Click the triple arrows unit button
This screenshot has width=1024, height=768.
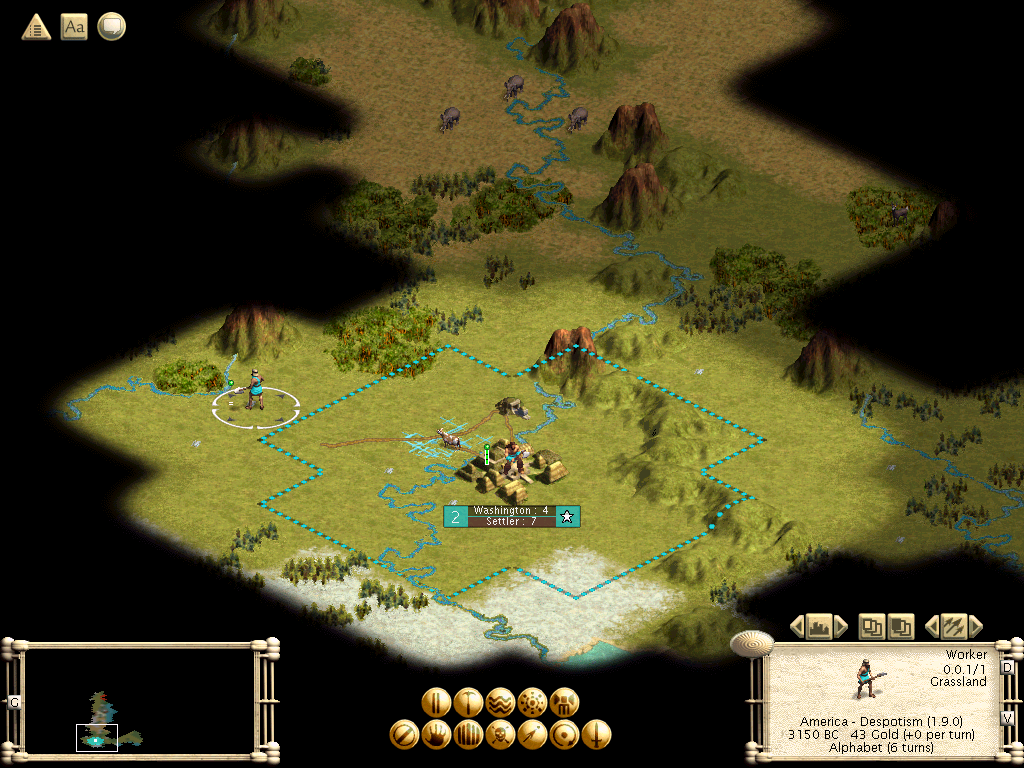(953, 627)
